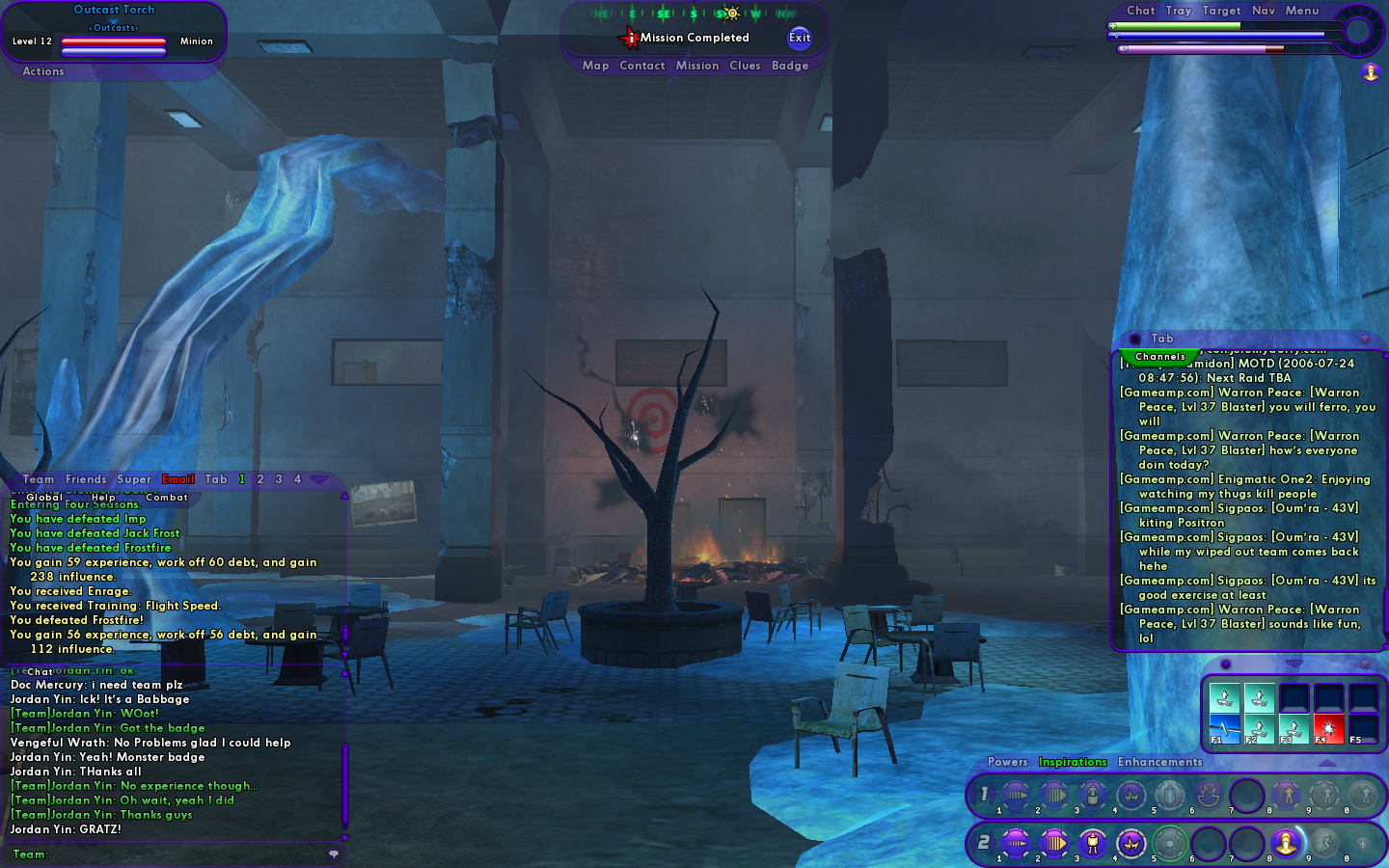View the Badge window
Image resolution: width=1389 pixels, height=868 pixels.
790,66
